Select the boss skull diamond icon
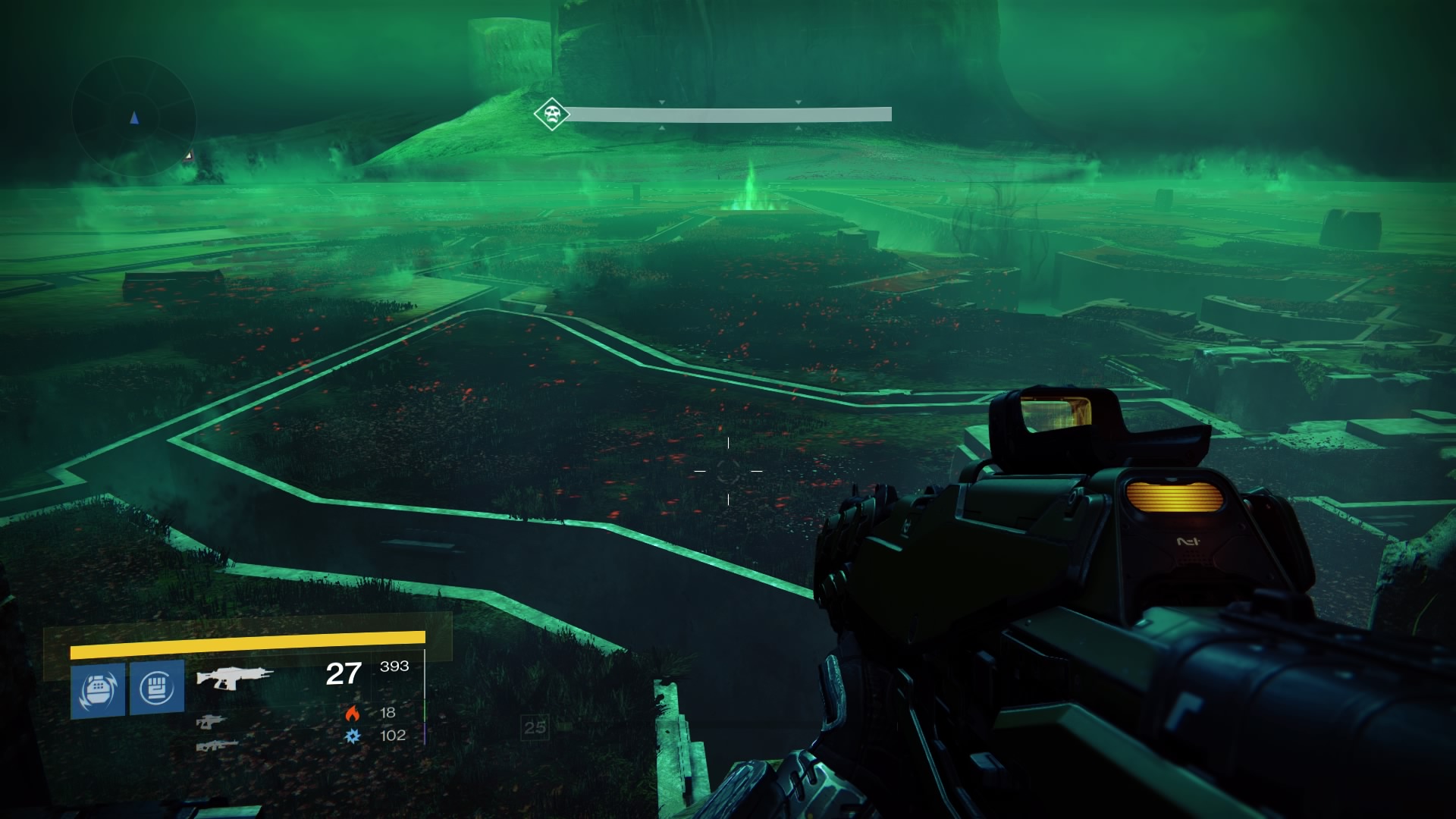 (551, 115)
